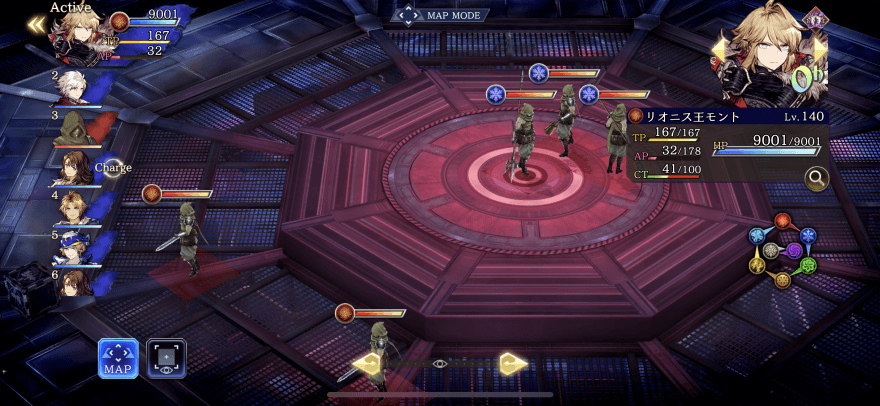Select the white-haired unit in turn slot 2
880x406 pixels.
click(x=72, y=88)
